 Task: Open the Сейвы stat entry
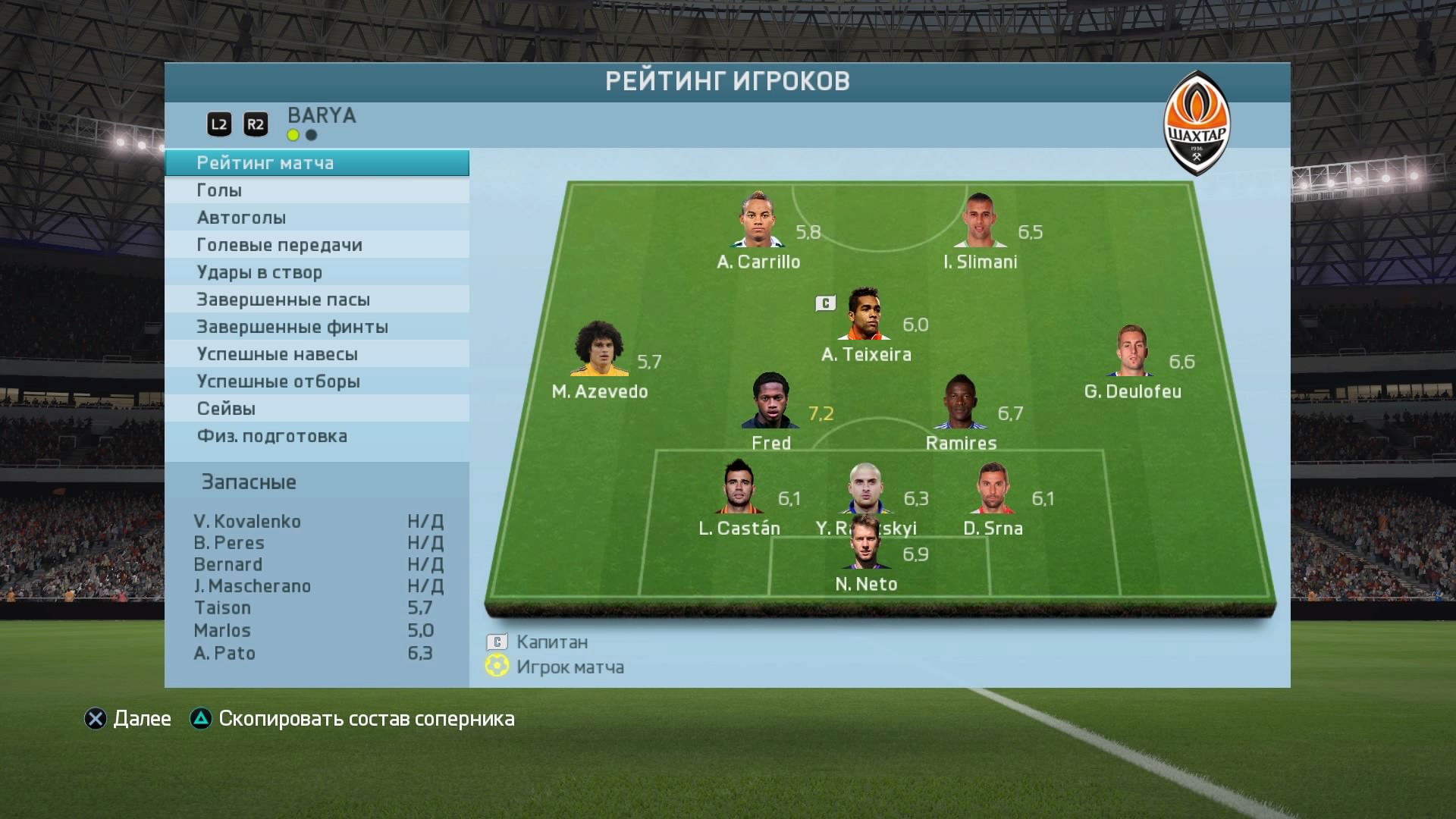(x=317, y=409)
